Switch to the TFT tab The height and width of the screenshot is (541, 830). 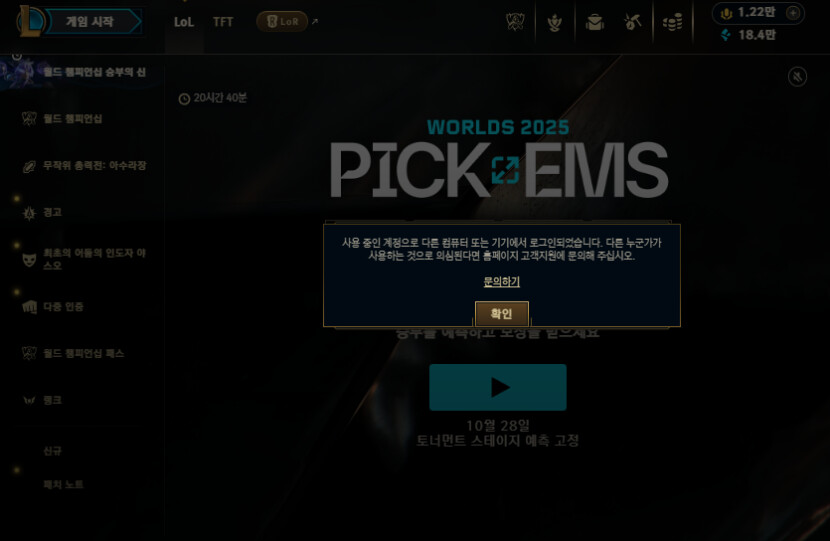tap(223, 22)
